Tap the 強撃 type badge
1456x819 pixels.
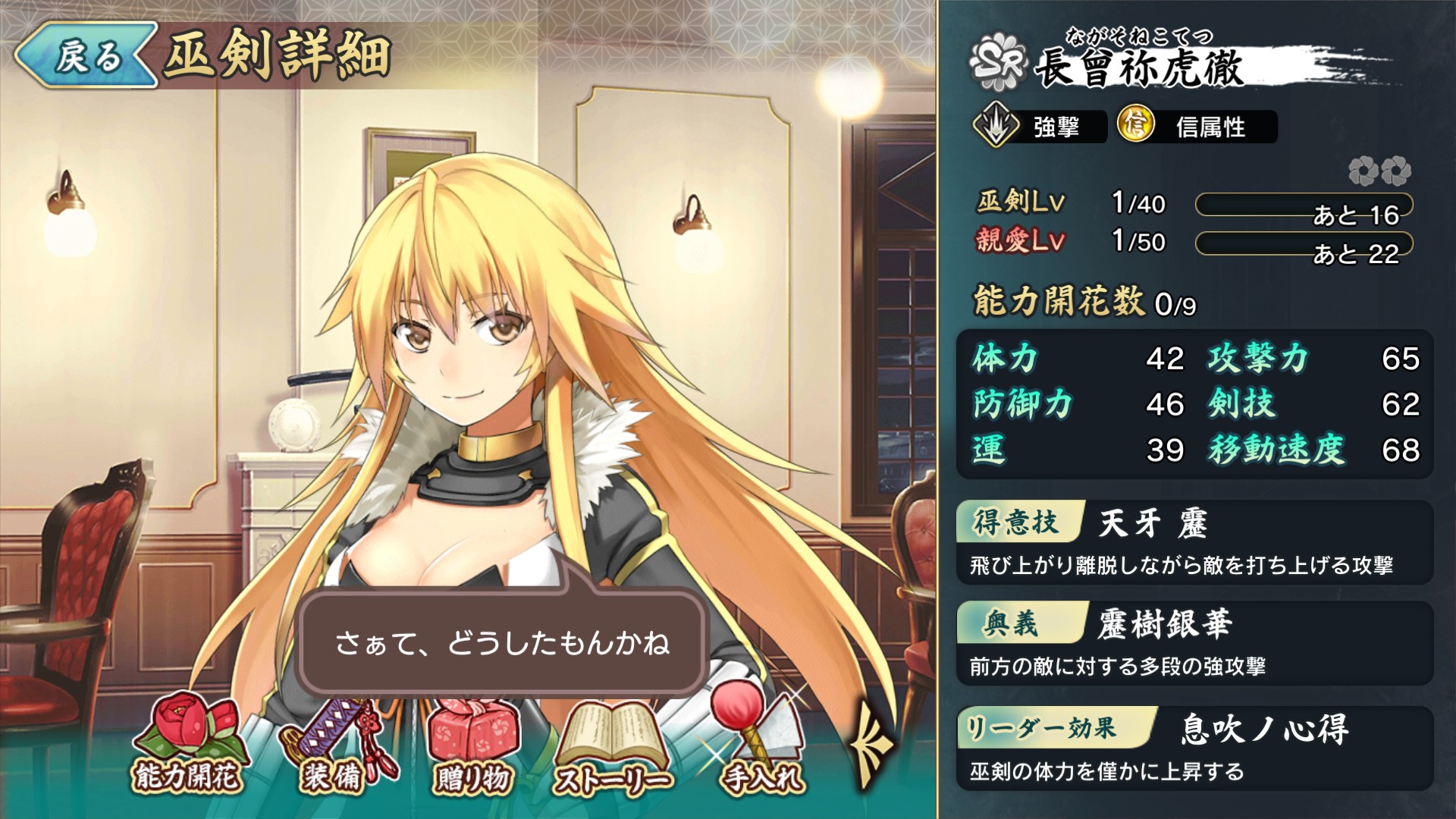pos(1039,126)
